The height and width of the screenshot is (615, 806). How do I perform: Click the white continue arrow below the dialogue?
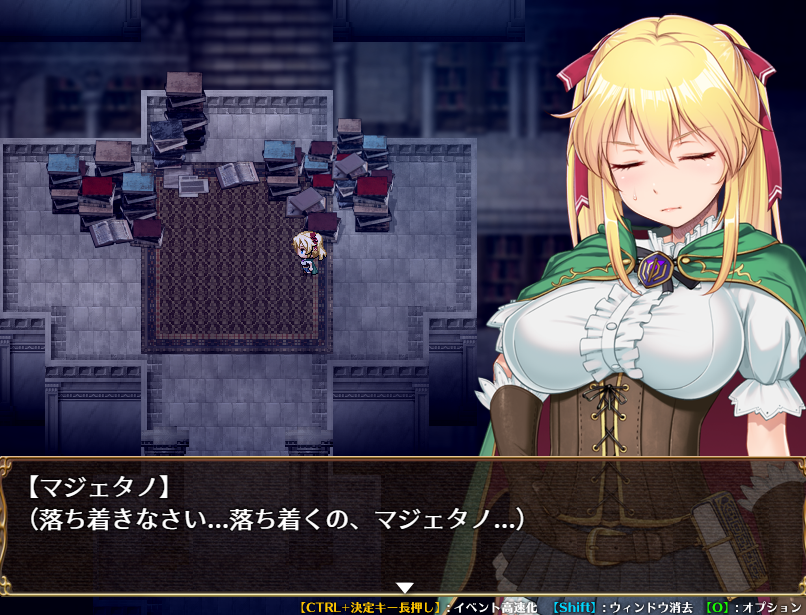coord(404,588)
